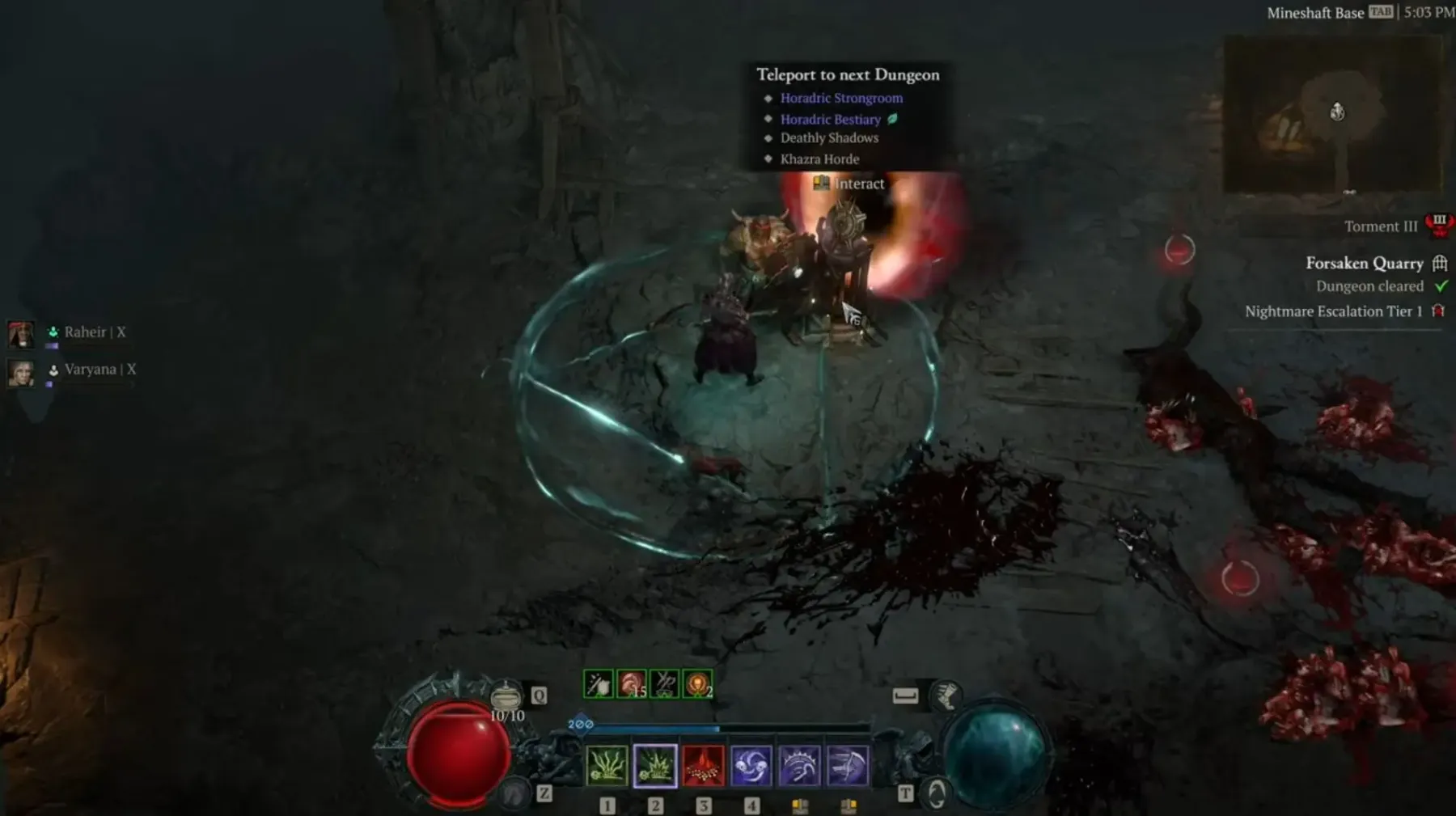Select the Forsaken Quarry objective tracker
Image resolution: width=1456 pixels, height=816 pixels.
1364,264
